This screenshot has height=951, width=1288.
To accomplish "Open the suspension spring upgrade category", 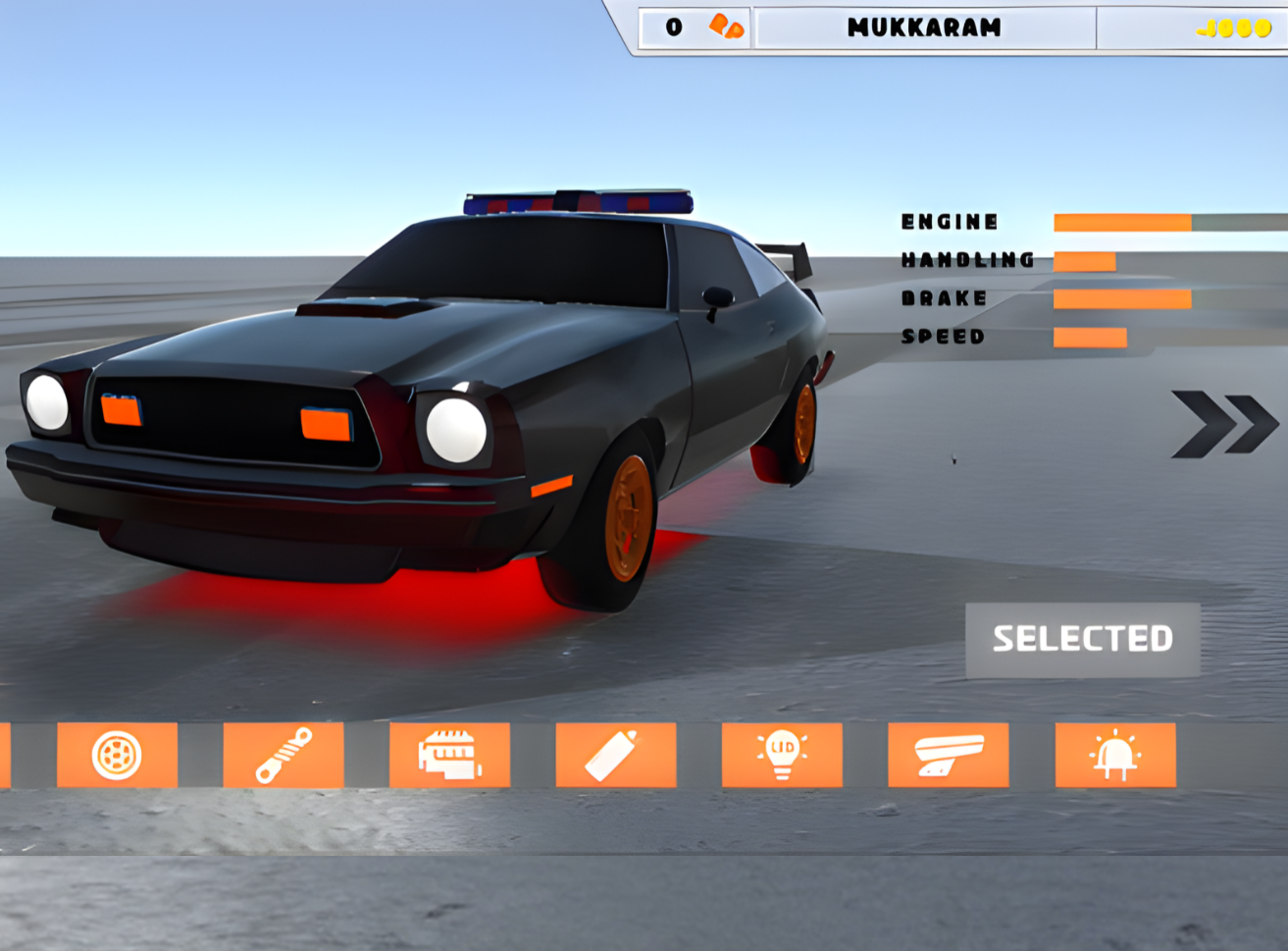I will [x=283, y=755].
